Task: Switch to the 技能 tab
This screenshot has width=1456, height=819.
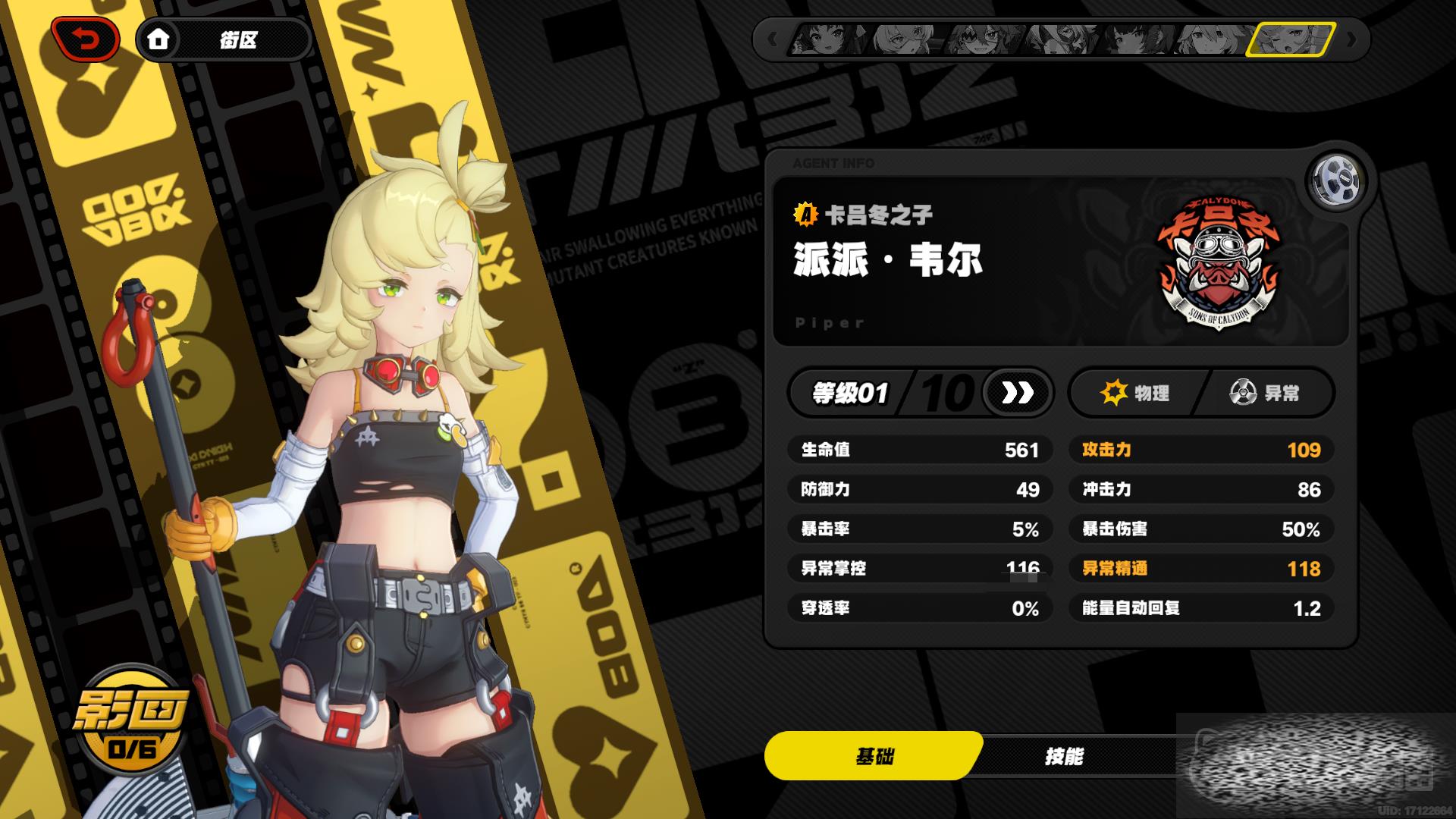Action: [x=1063, y=756]
